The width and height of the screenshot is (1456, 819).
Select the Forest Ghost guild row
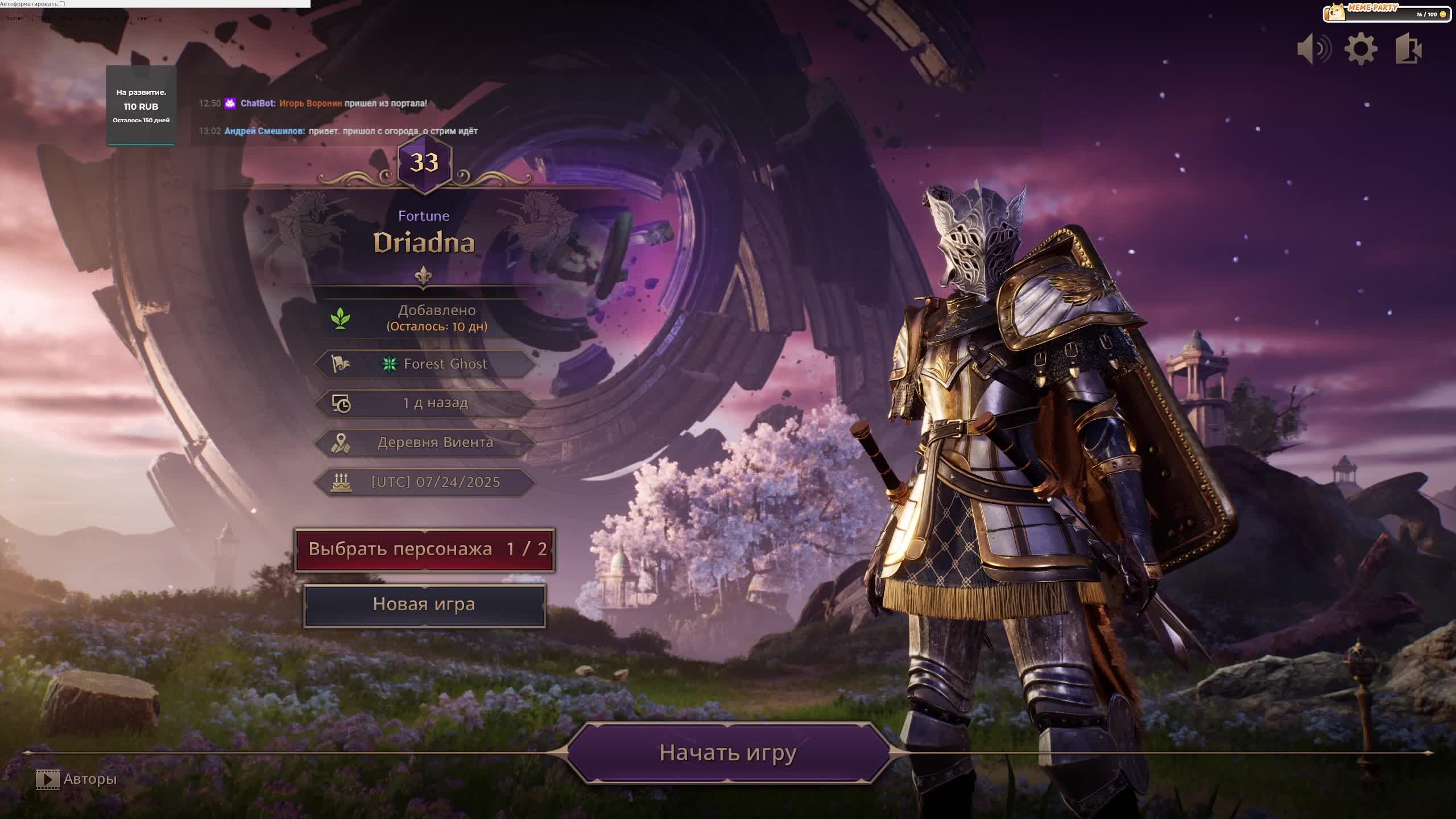(425, 364)
